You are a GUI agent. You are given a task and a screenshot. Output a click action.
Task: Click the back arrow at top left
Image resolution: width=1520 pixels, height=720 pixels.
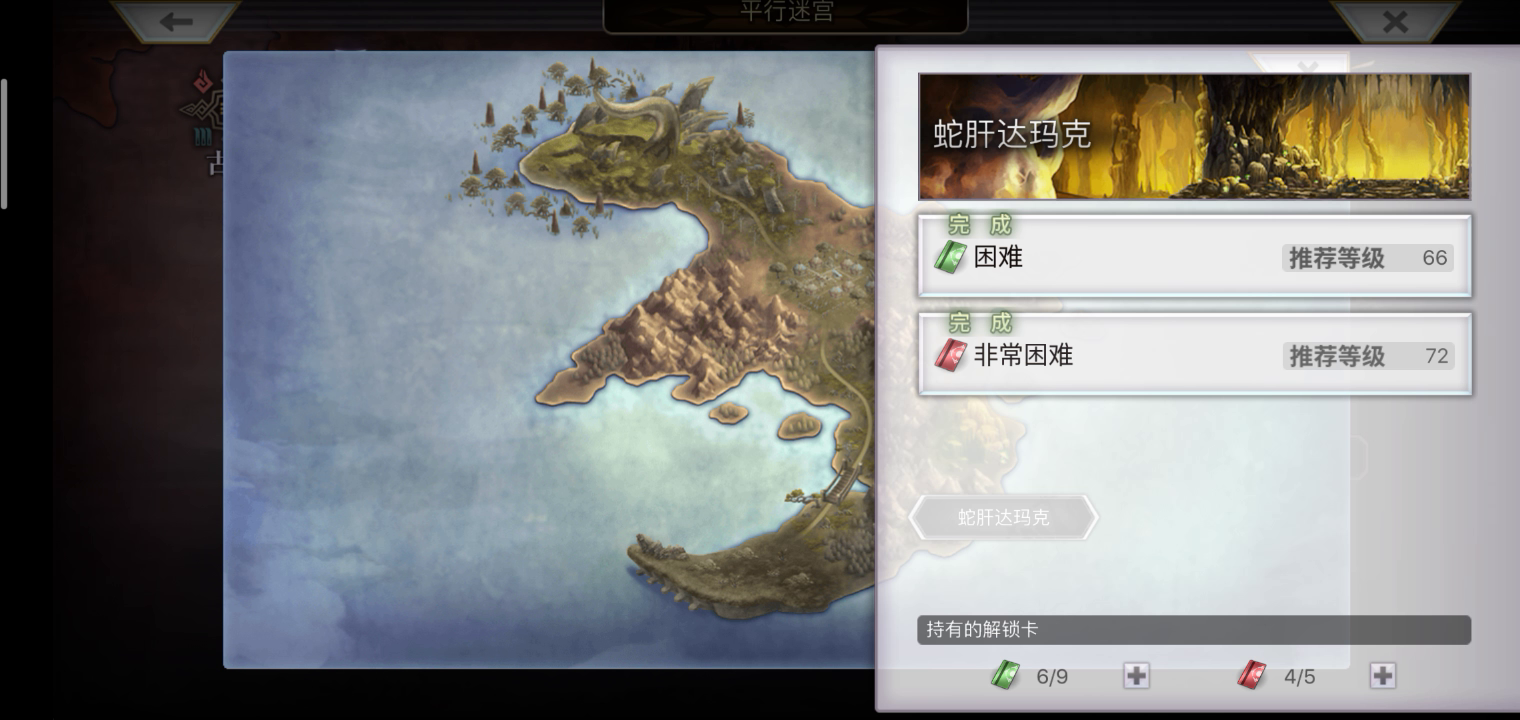tap(176, 21)
